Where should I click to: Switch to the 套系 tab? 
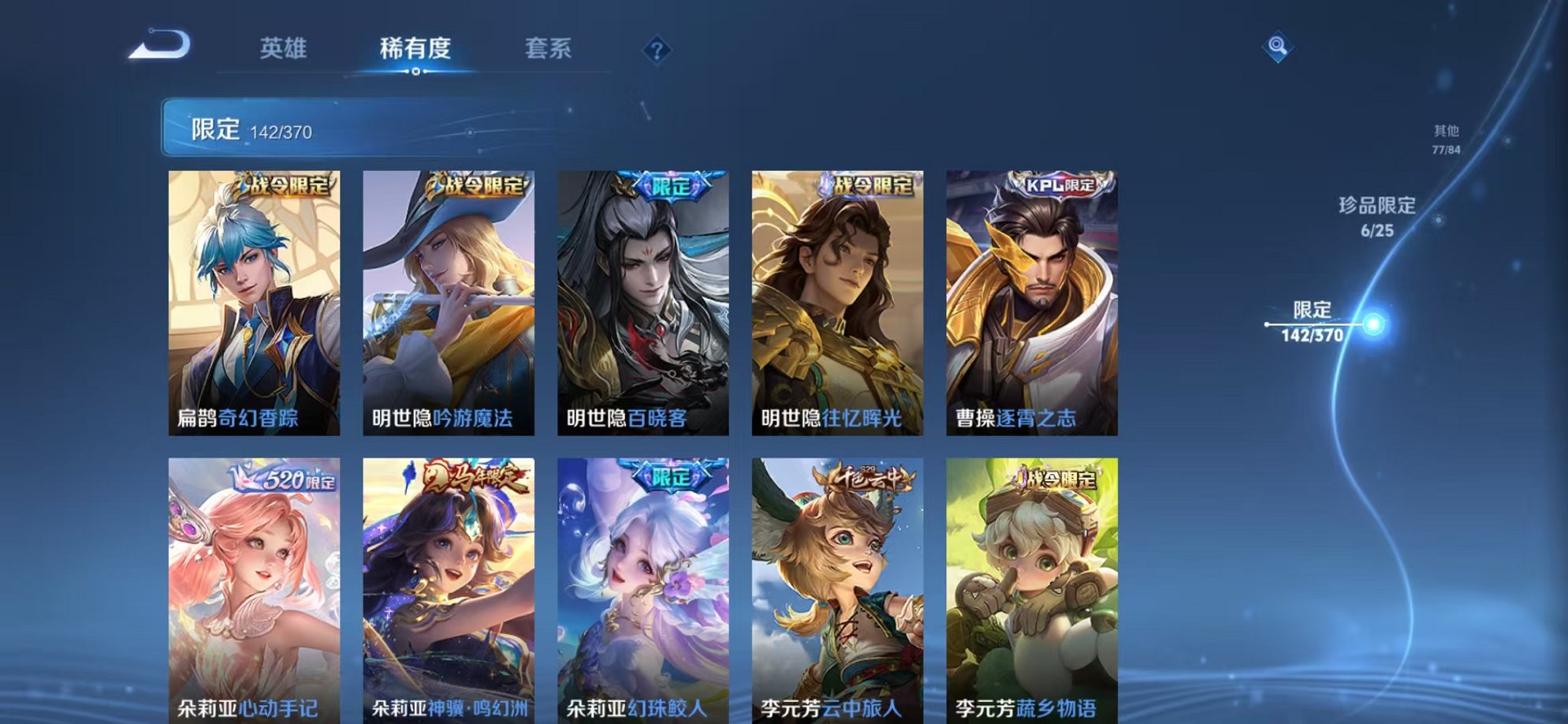[x=549, y=49]
